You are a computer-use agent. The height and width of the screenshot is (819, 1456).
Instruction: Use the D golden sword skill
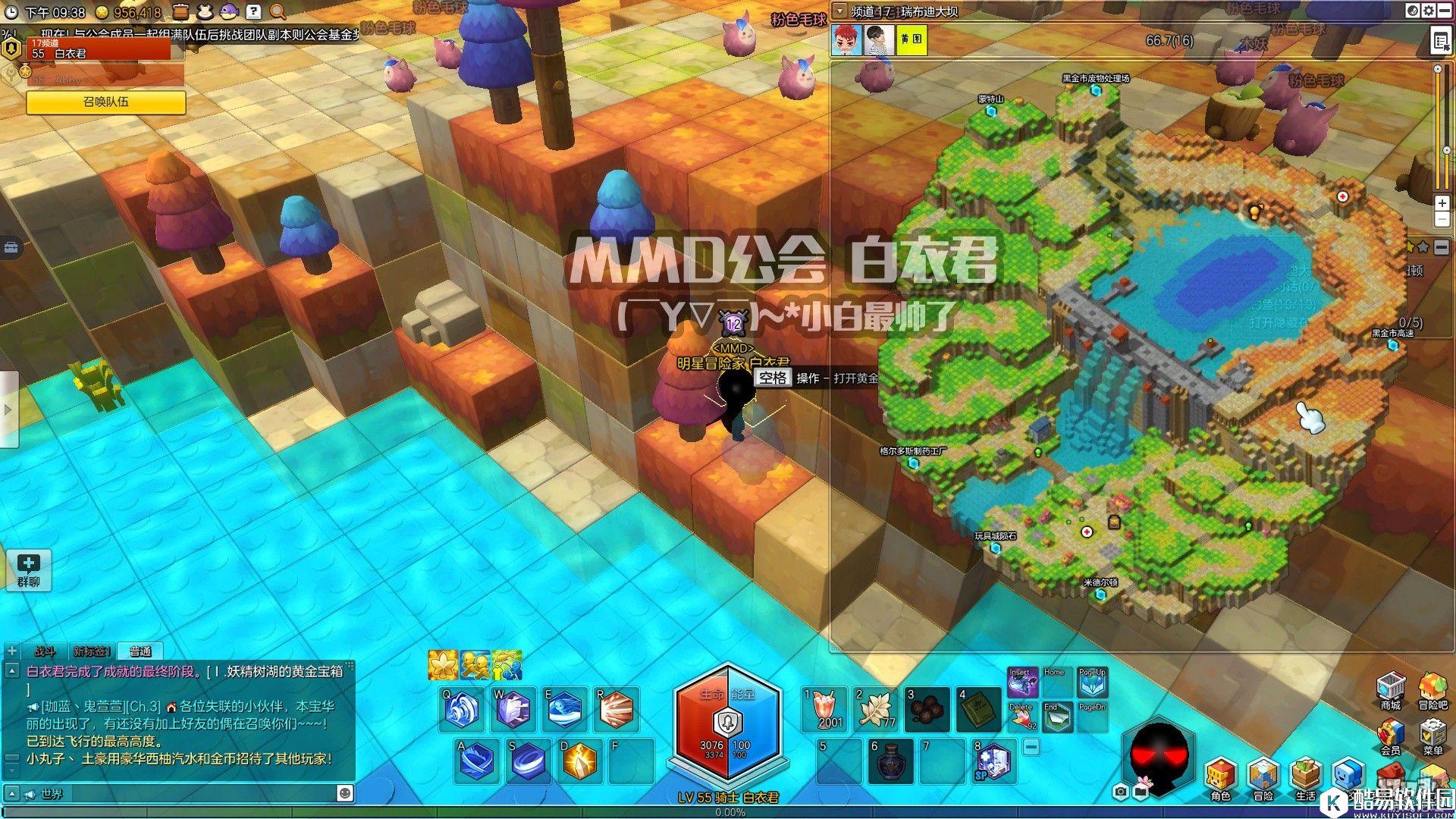[x=579, y=761]
